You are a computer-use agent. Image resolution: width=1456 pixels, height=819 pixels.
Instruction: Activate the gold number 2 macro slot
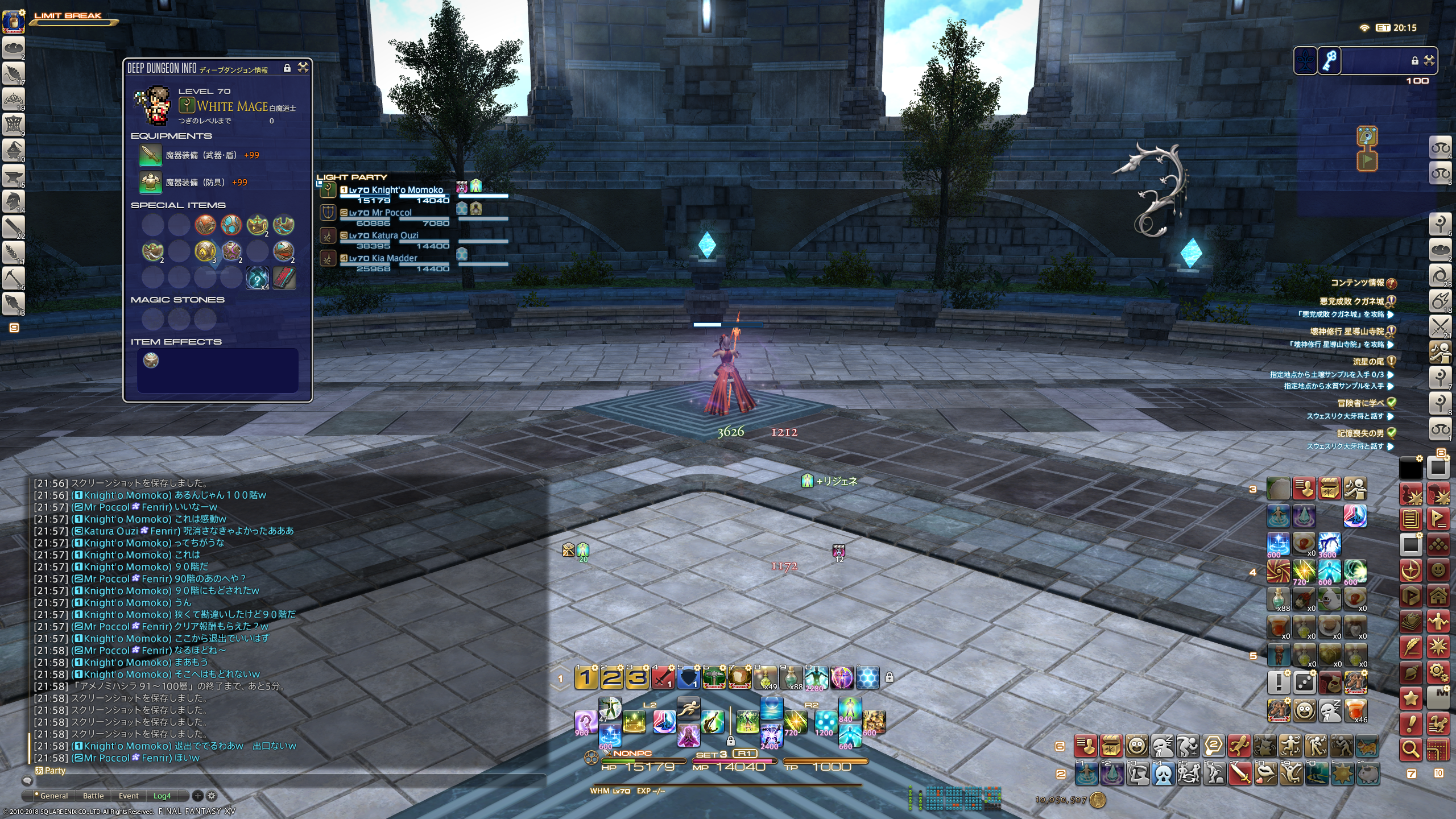pyautogui.click(x=611, y=677)
